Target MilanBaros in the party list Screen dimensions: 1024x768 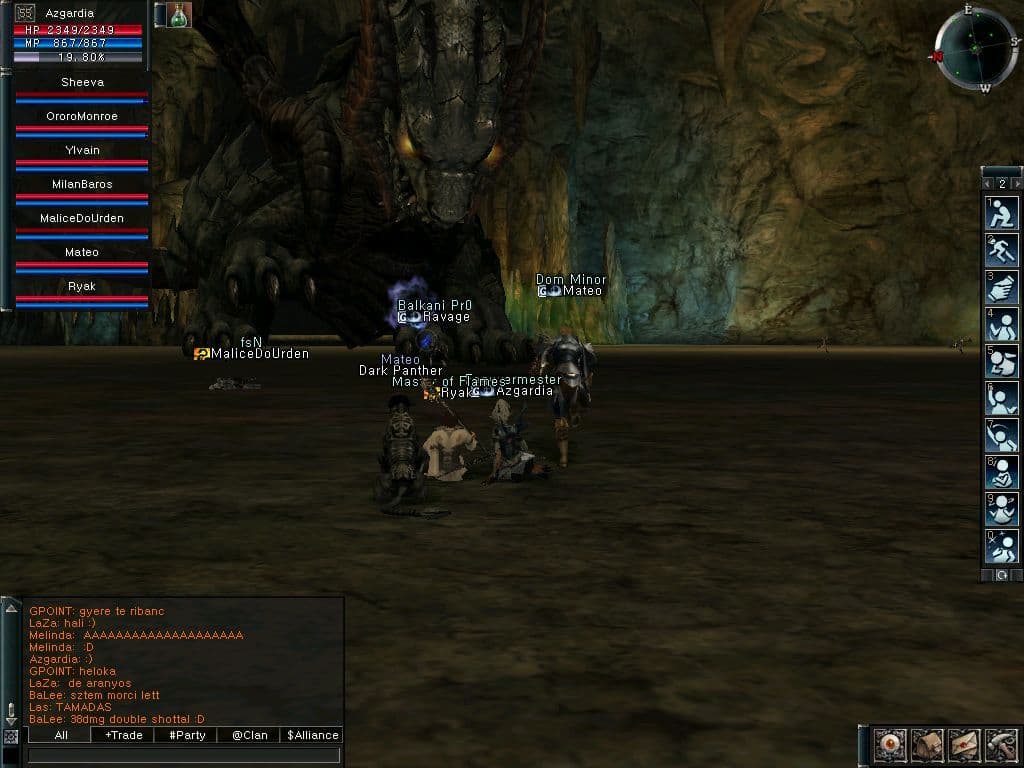tap(82, 185)
